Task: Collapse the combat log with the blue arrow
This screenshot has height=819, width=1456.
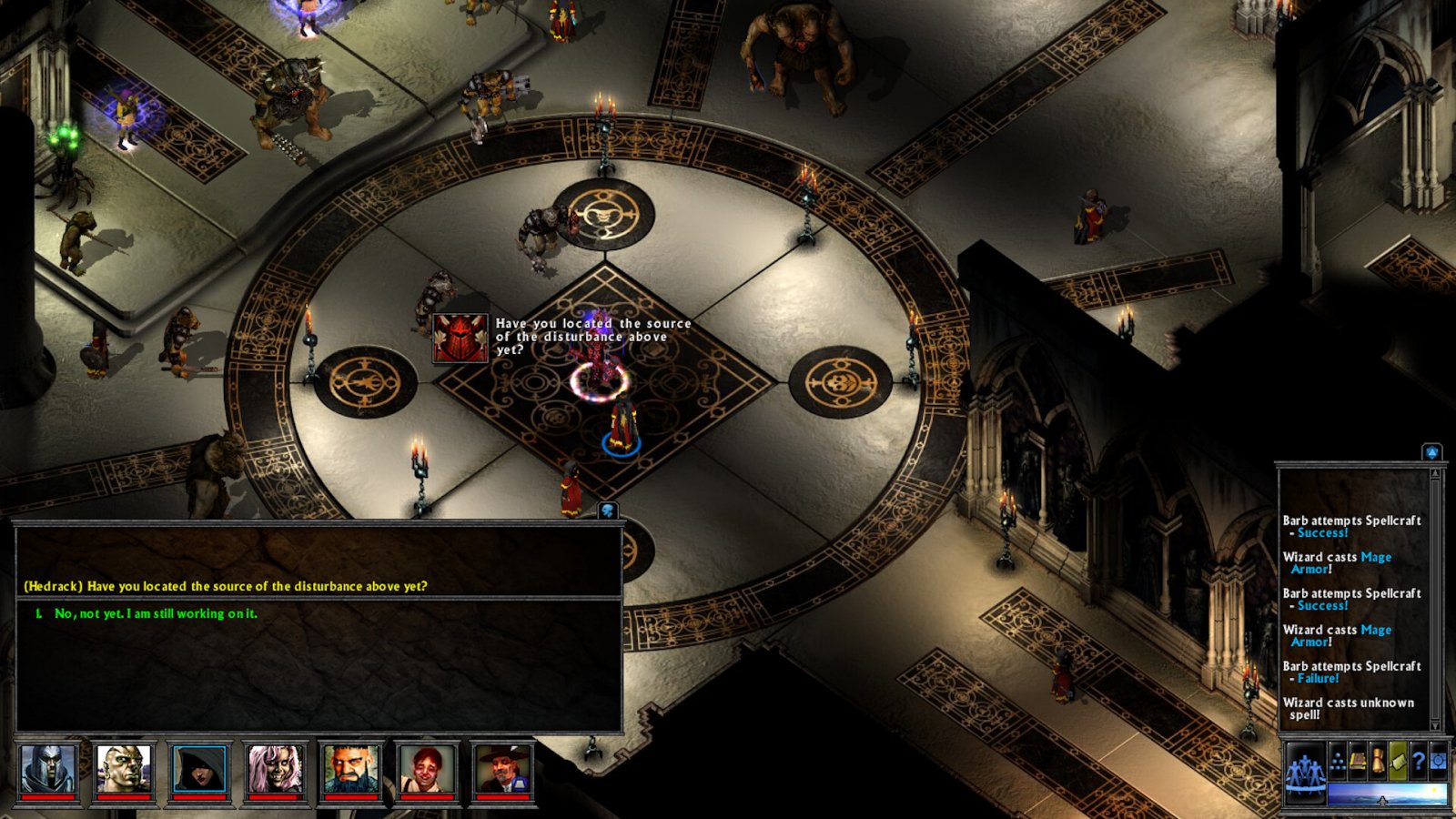Action: point(1432,450)
